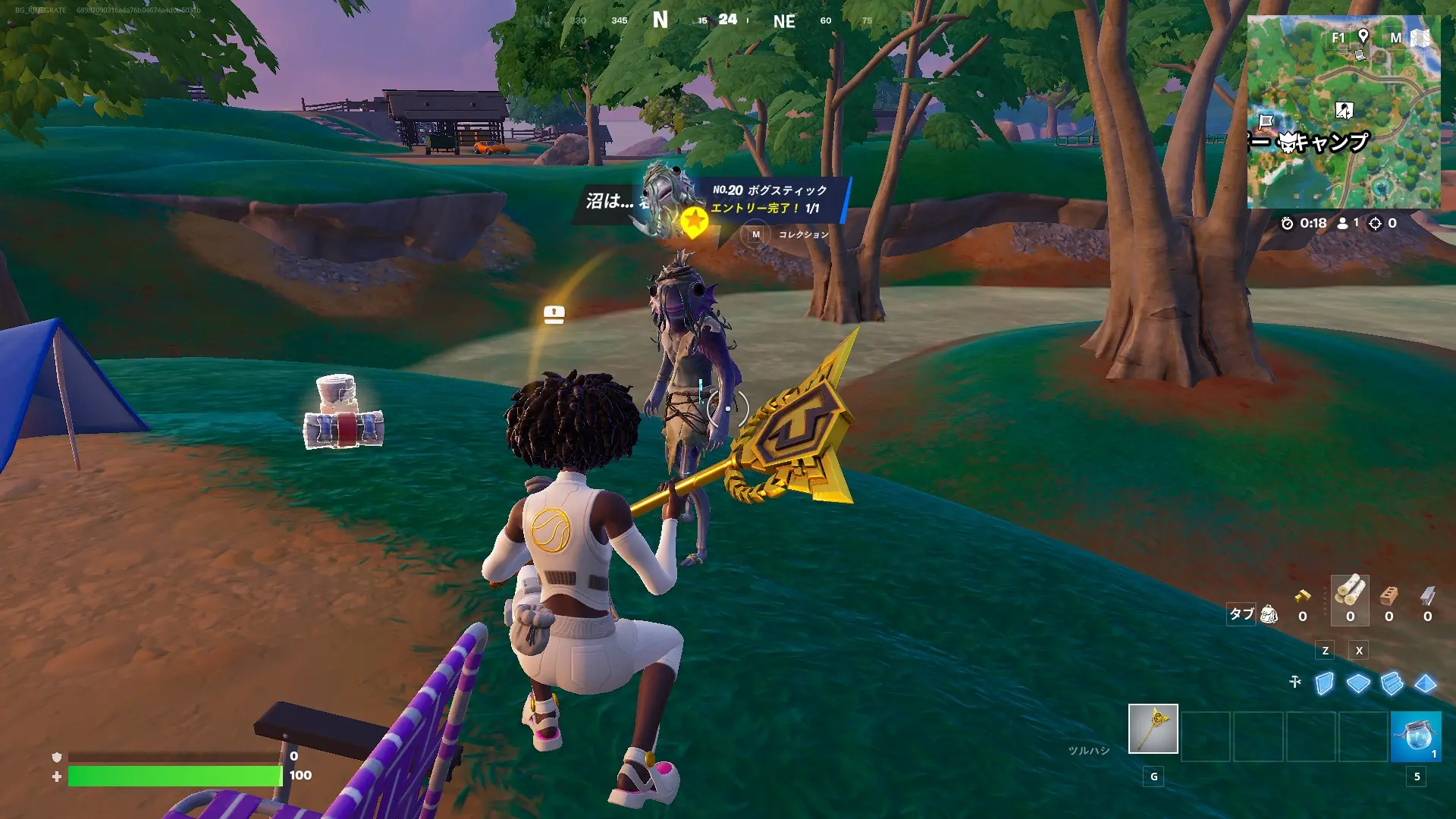Click the crowned skull marker on the minimap

pyautogui.click(x=1288, y=142)
